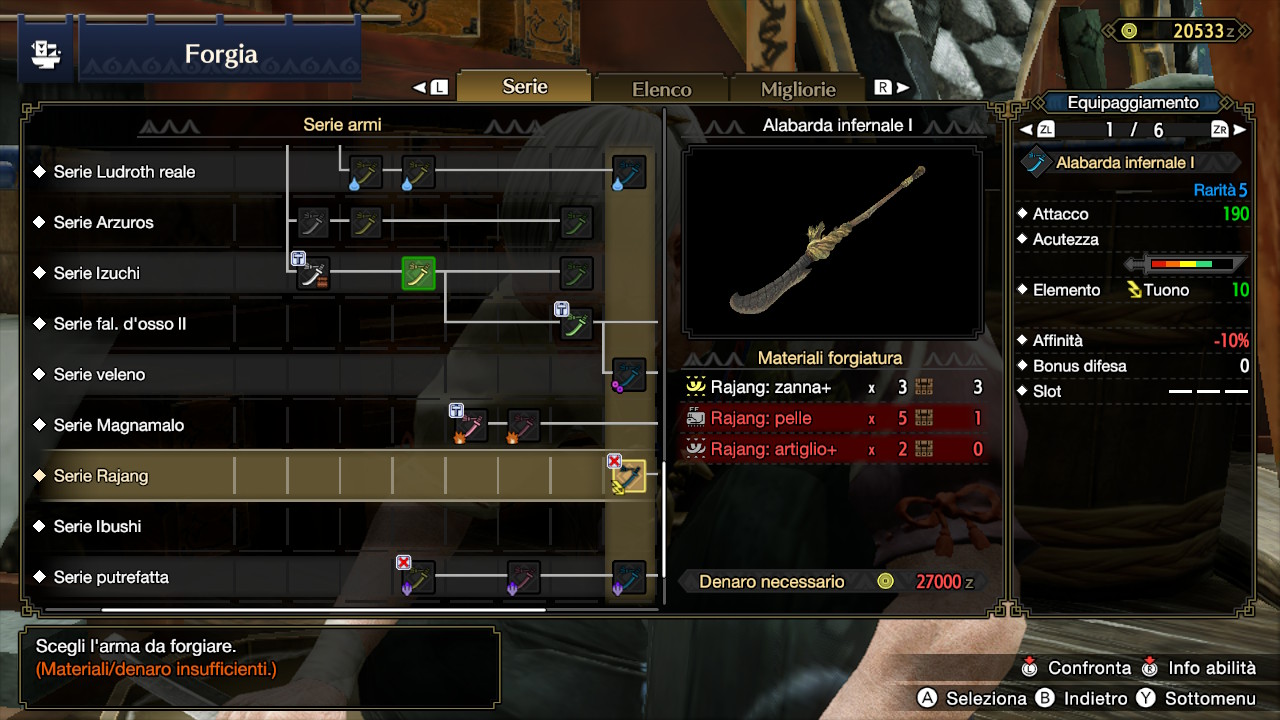
Task: Select the Serie veleno row
Action: 100,375
